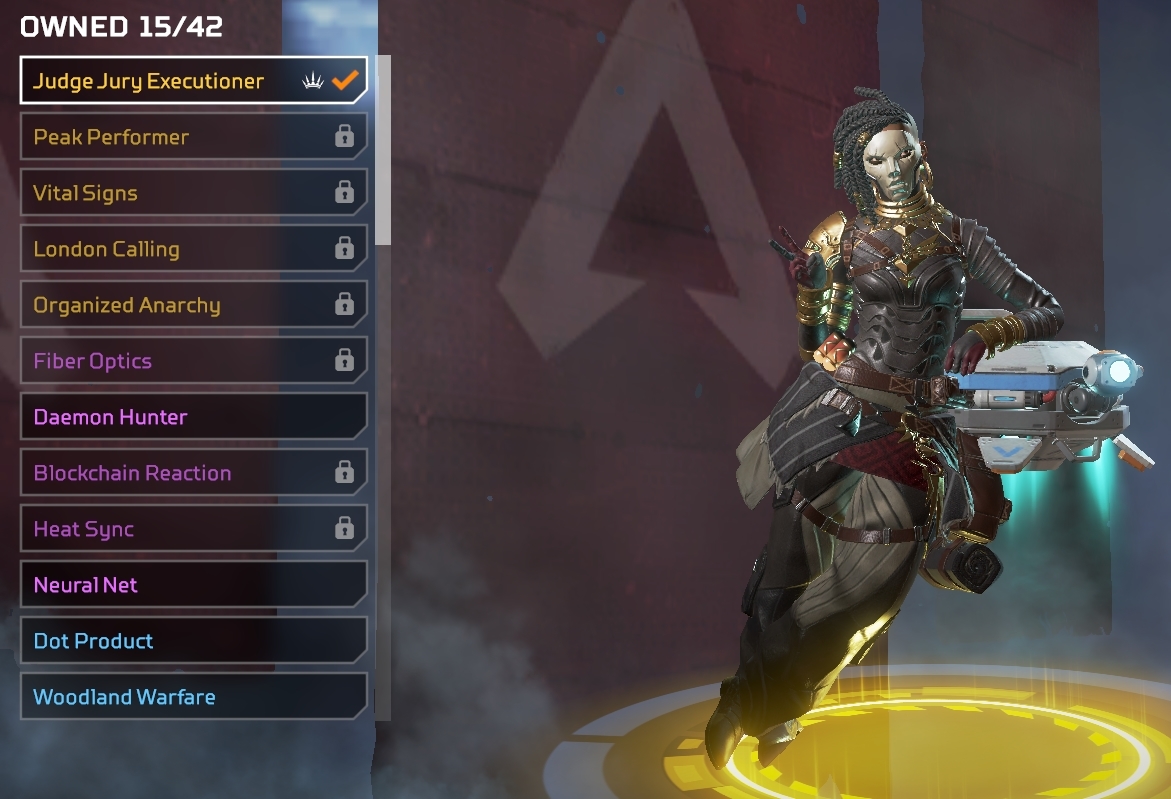Select Organized Anarchy from the skin list
The width and height of the screenshot is (1171, 799).
193,305
